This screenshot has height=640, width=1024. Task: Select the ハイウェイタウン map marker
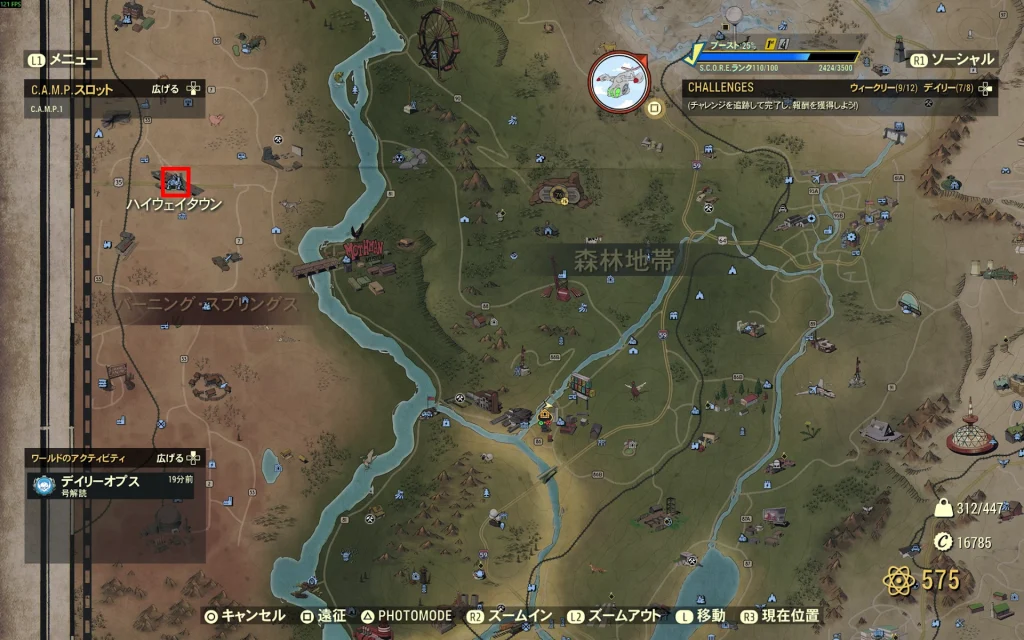point(176,181)
